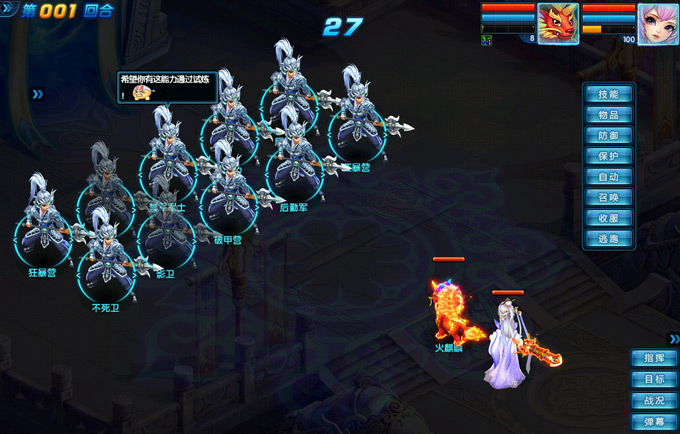Viewport: 680px width, 434px height.
Task: Open the 指挥 command panel
Action: pyautogui.click(x=654, y=358)
